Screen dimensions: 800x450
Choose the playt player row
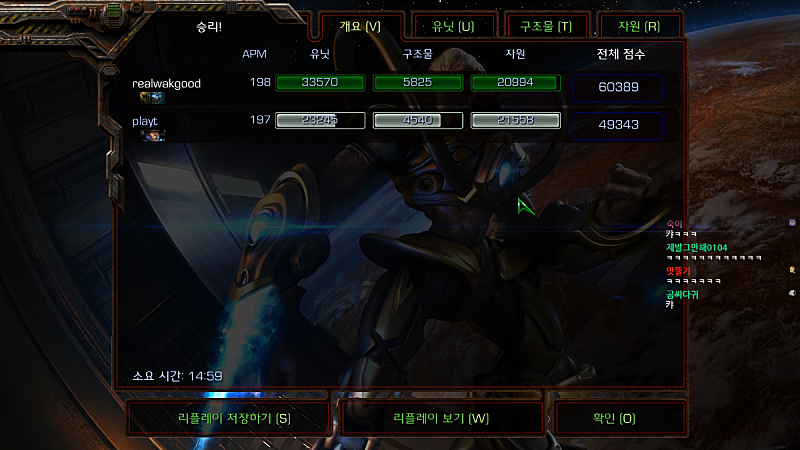(x=146, y=121)
